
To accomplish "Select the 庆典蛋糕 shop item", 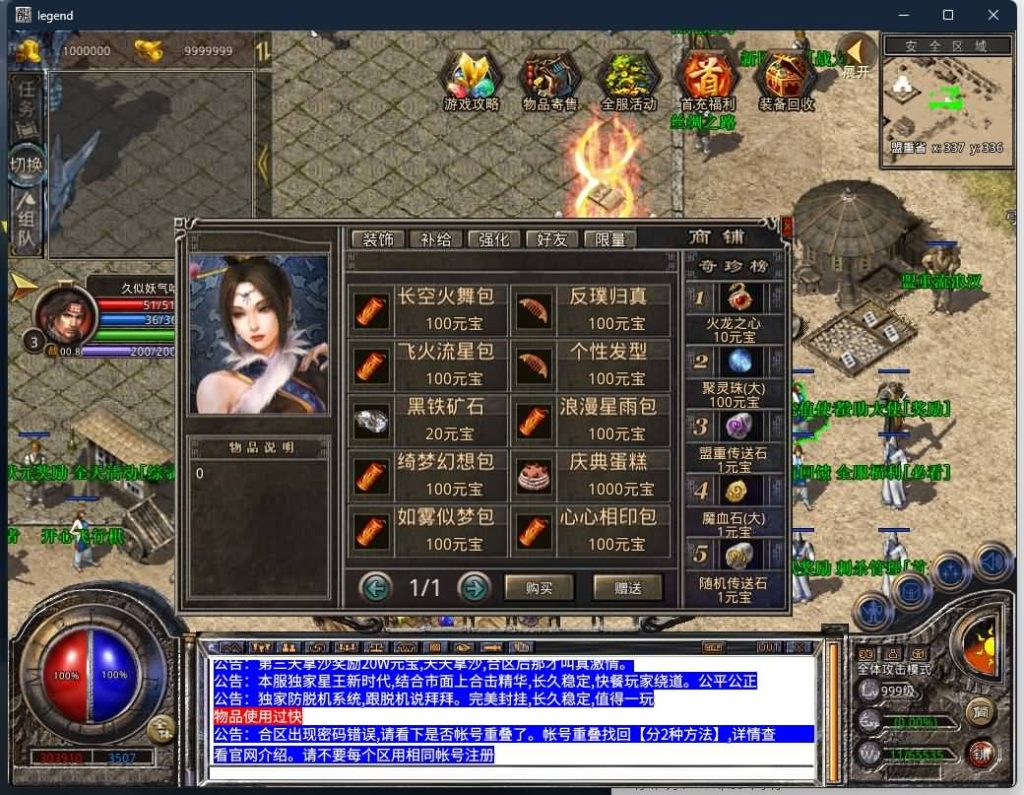I will click(x=590, y=475).
